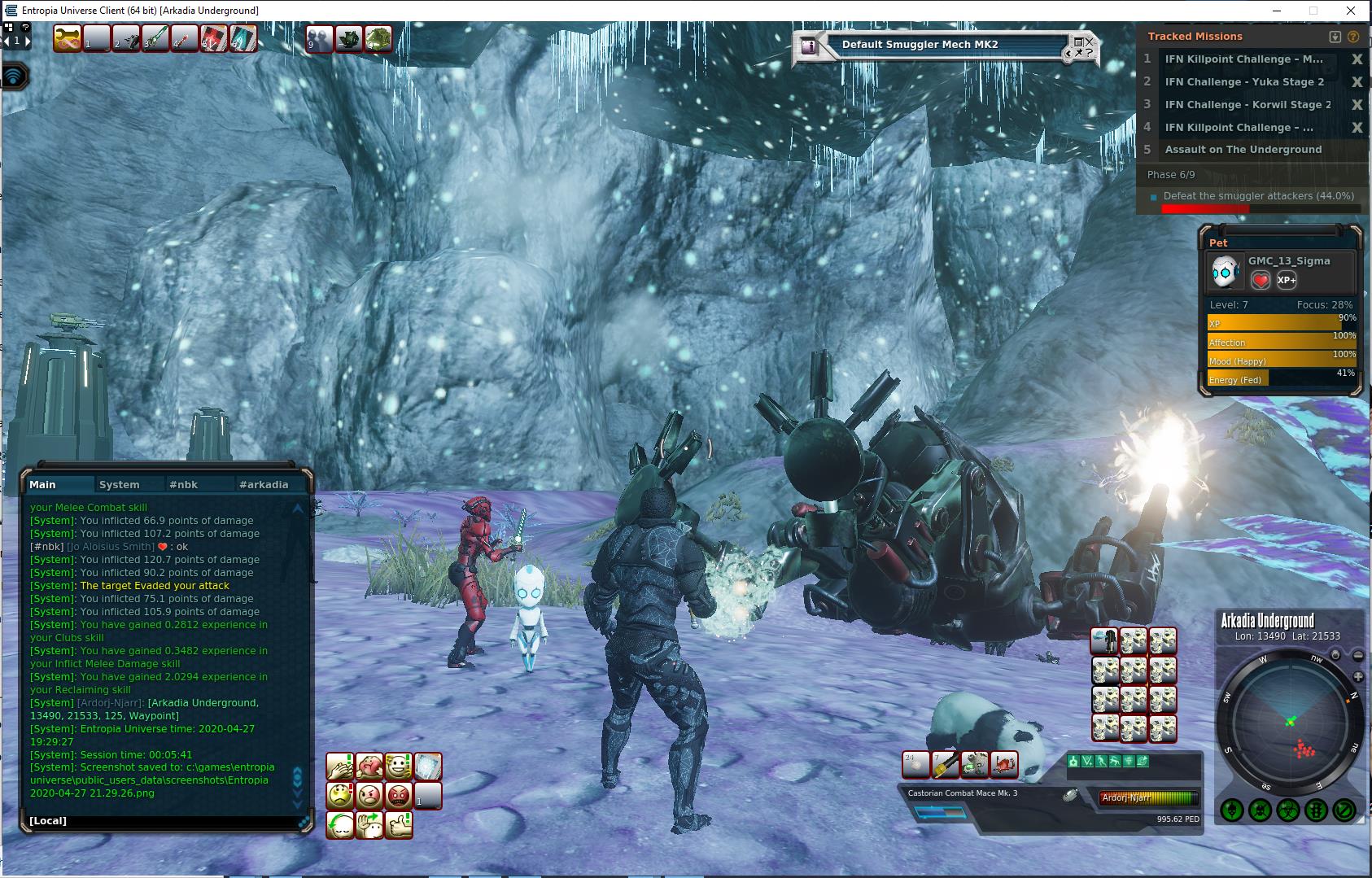Use the clapping hands emote

pyautogui.click(x=340, y=767)
